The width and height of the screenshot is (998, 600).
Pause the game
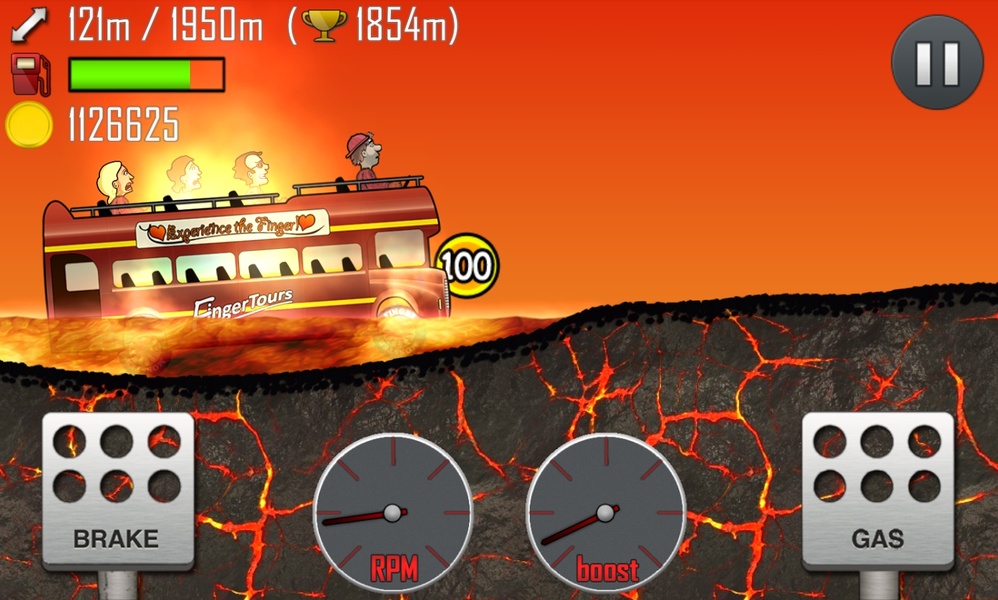(x=937, y=62)
